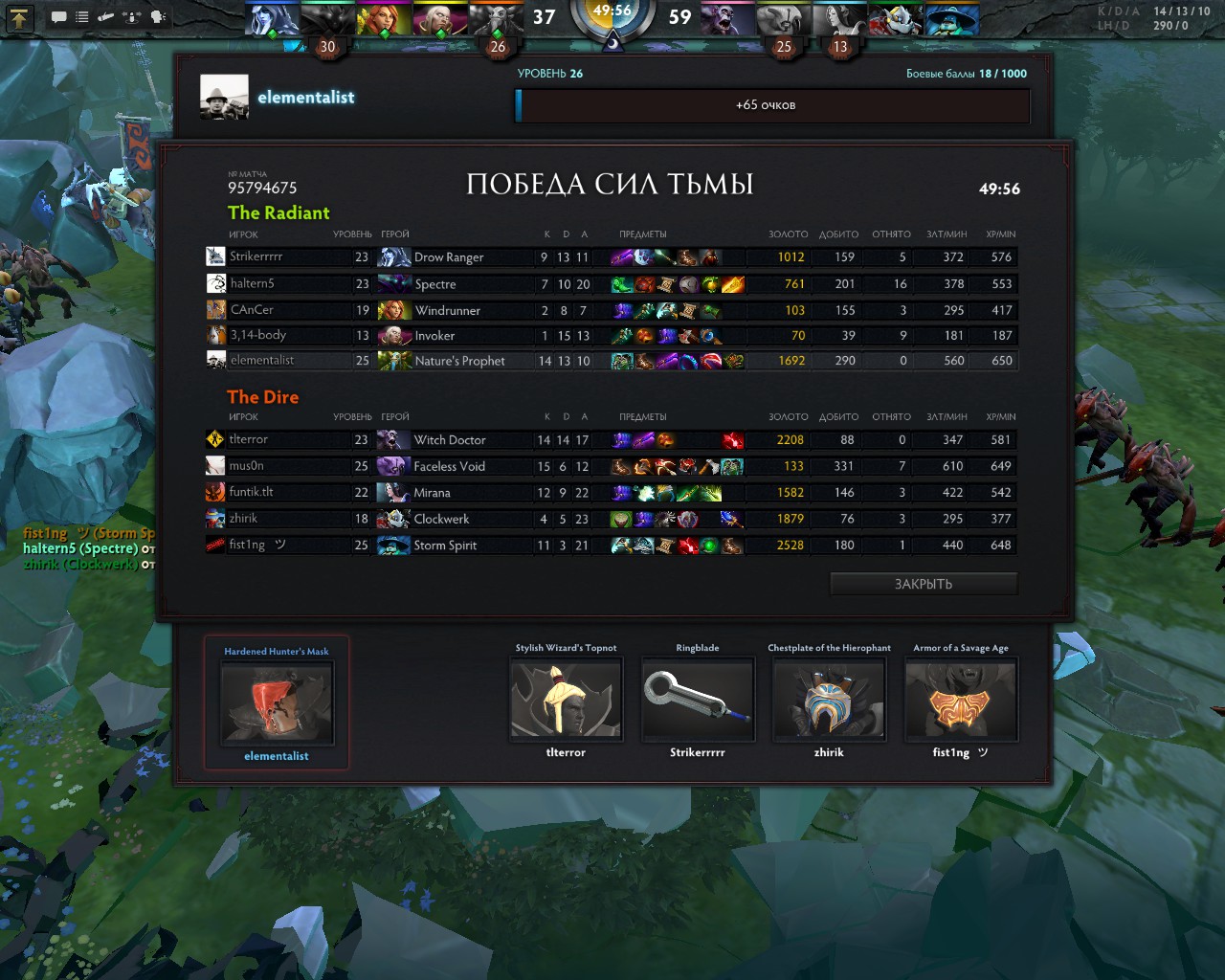
Task: Select Storm Spirit portrait in the top bar
Action: point(952,19)
